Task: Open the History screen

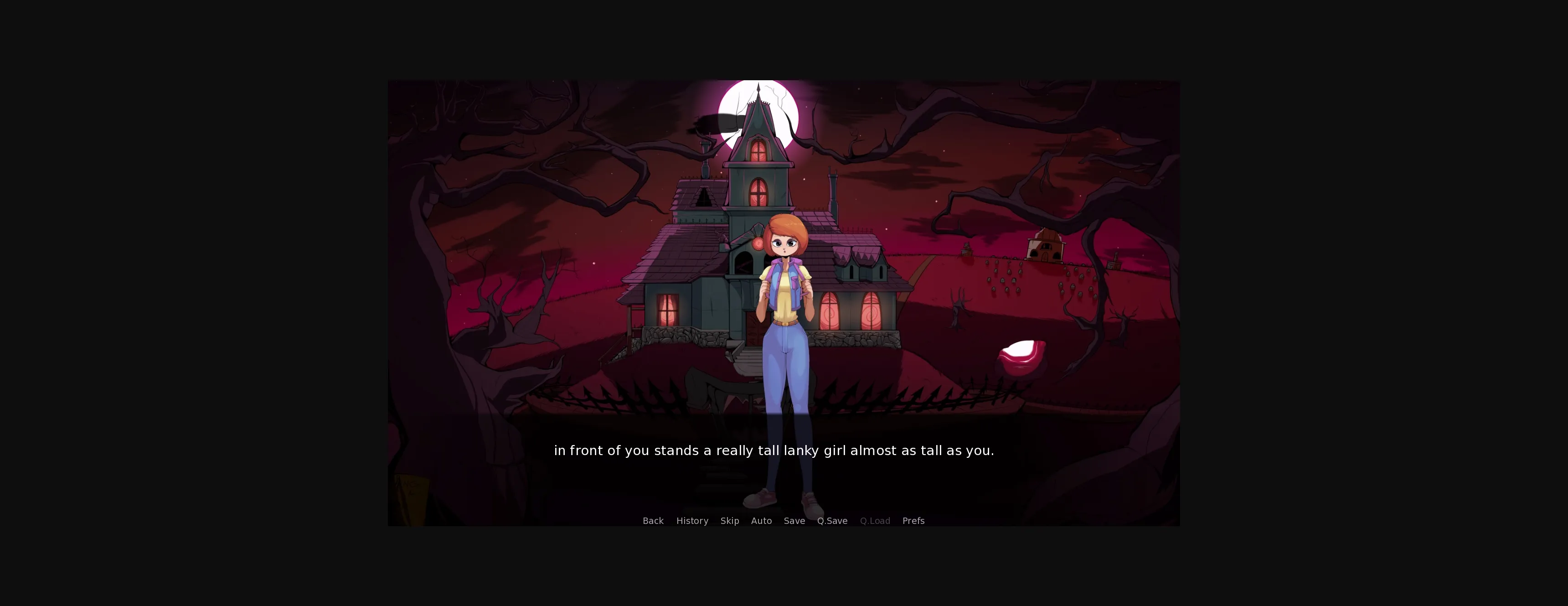Action: 692,521
